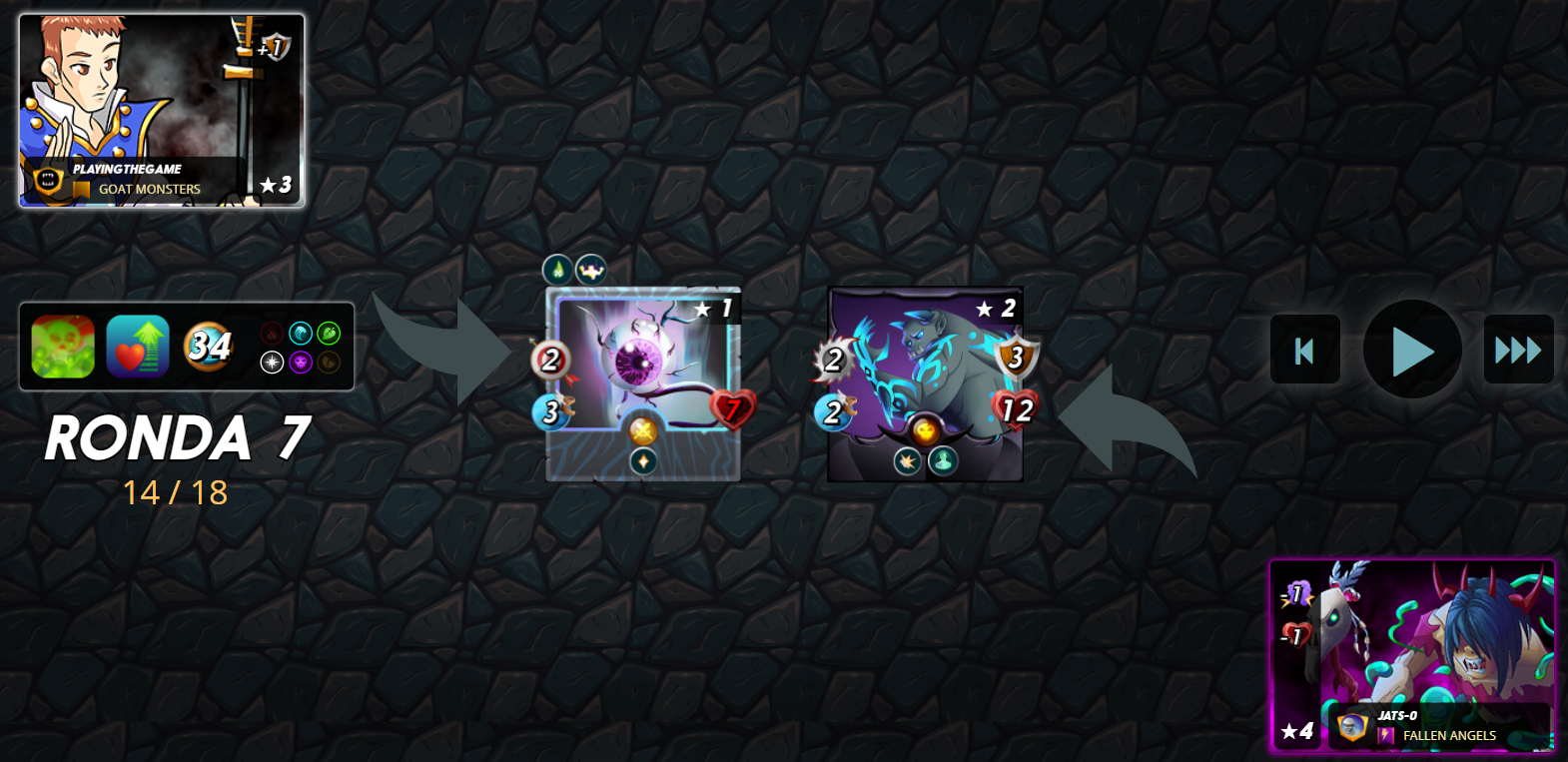Click the ability icon below the wolf monster
This screenshot has height=762, width=1568.
(x=909, y=462)
